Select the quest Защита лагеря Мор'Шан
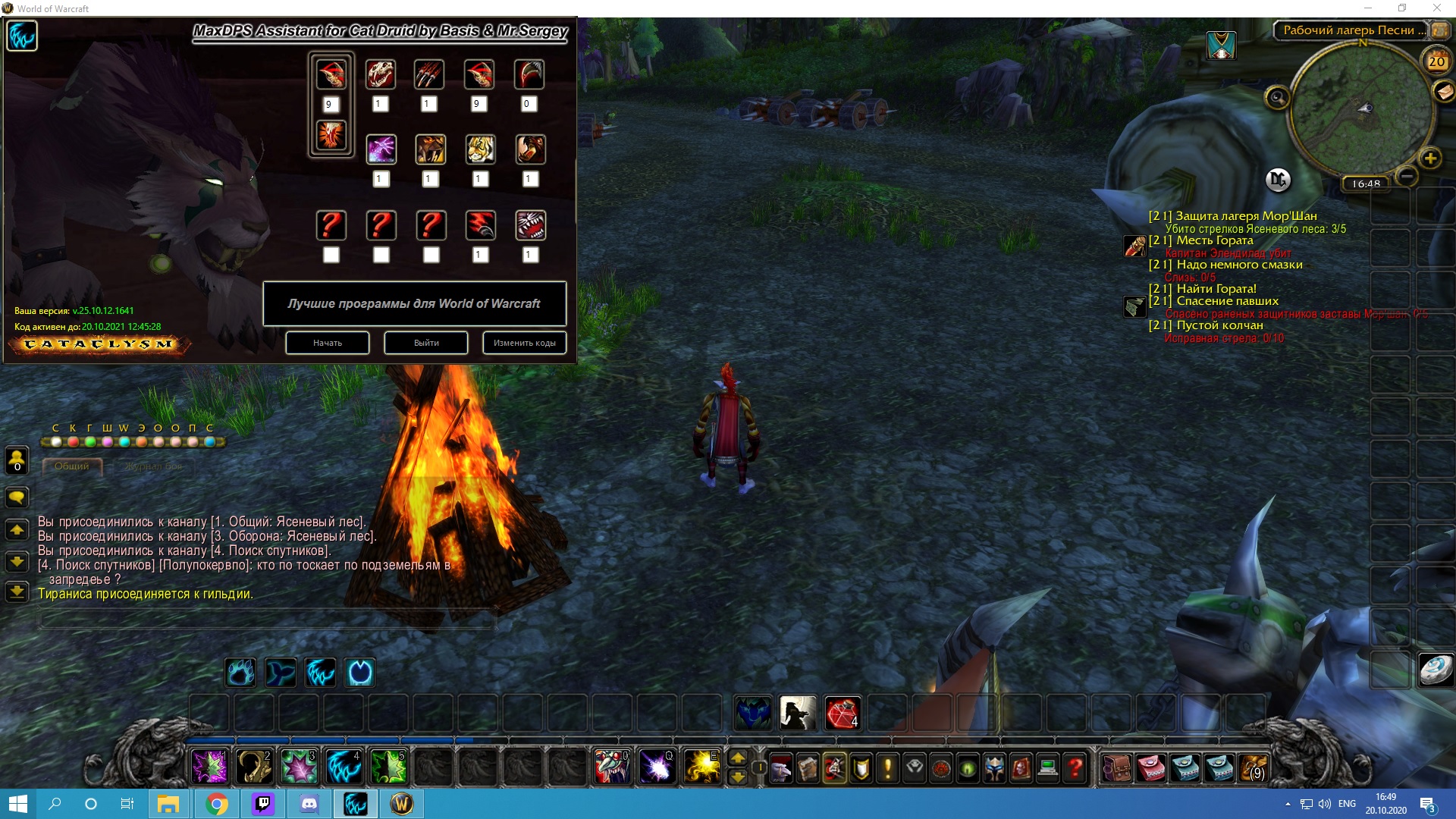The height and width of the screenshot is (819, 1456). tap(1246, 216)
